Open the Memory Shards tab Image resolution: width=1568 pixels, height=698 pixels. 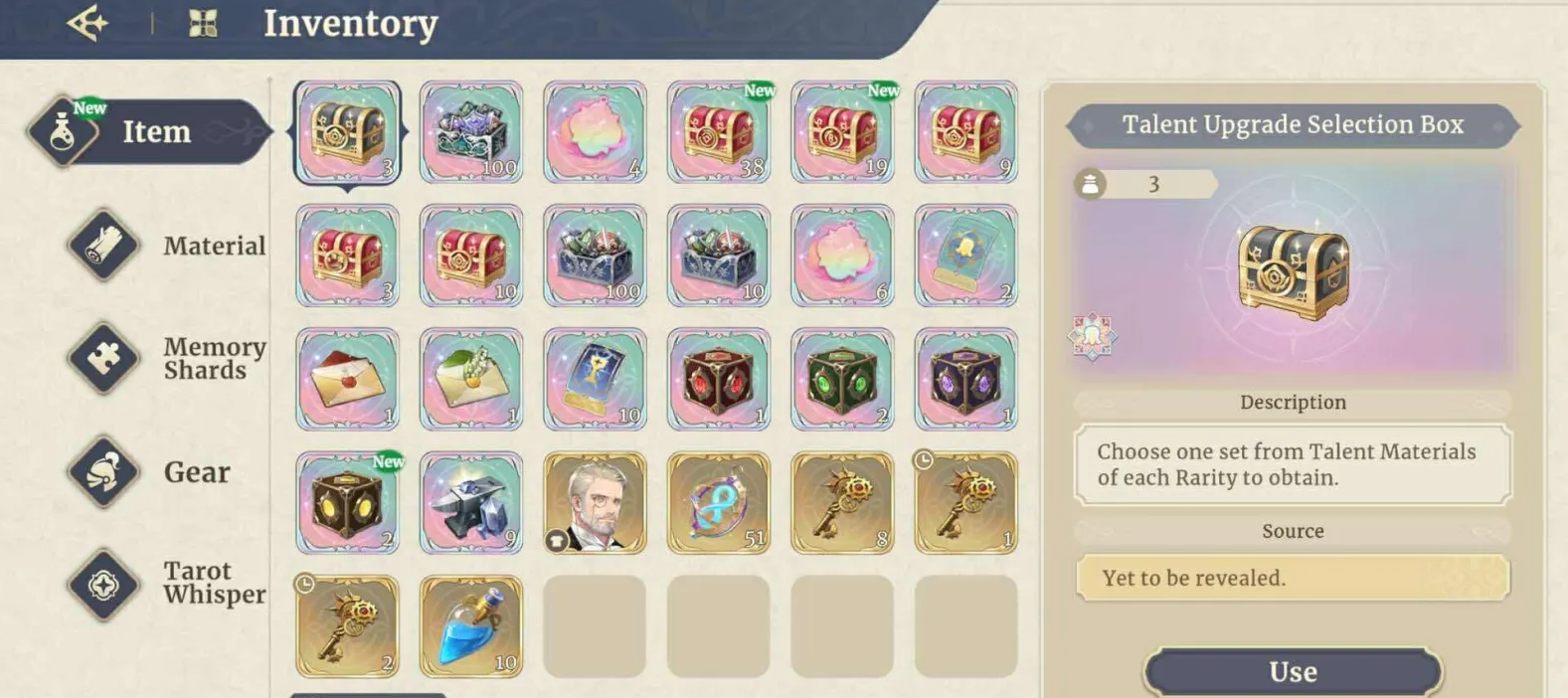pos(169,358)
